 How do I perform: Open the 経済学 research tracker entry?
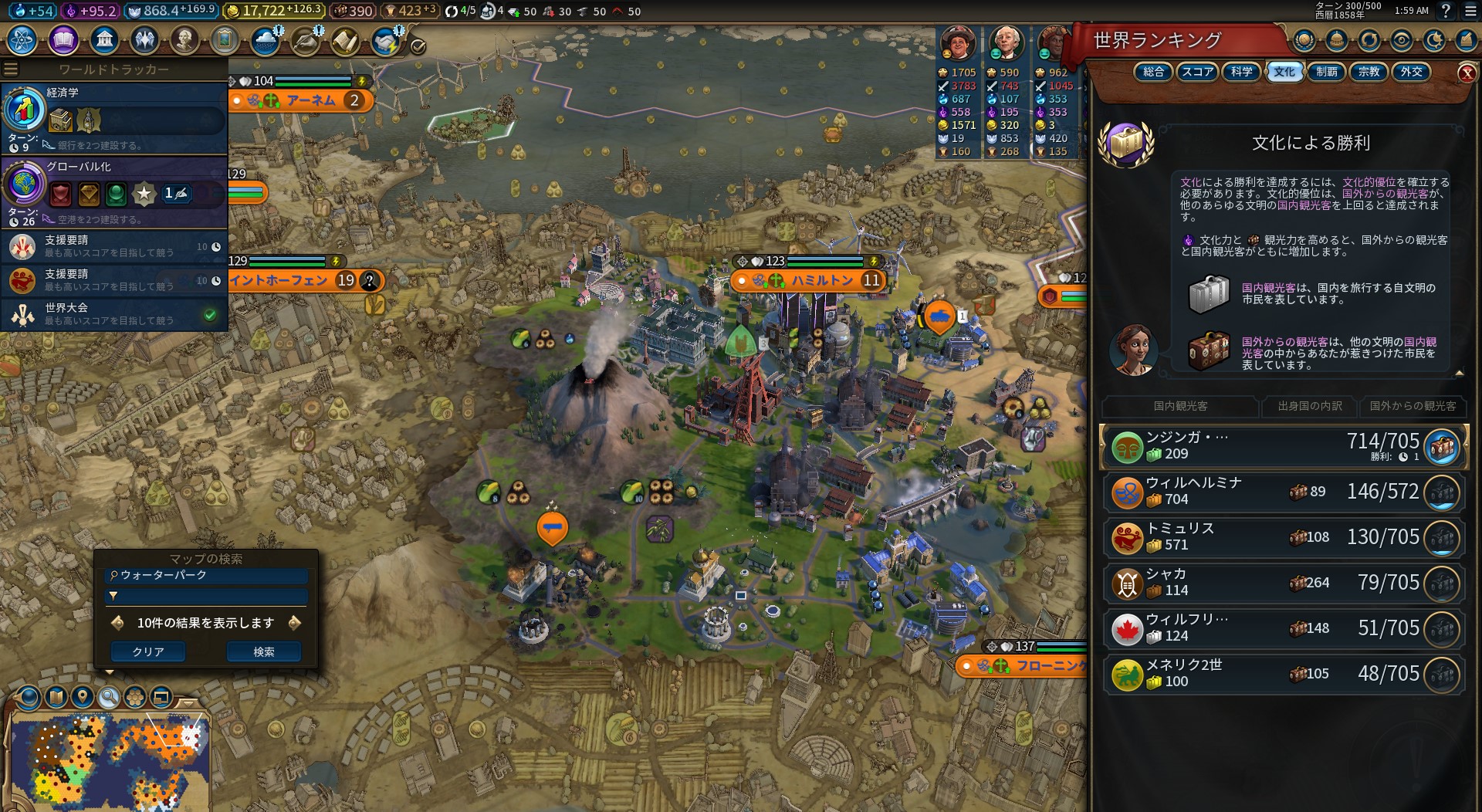tap(114, 116)
